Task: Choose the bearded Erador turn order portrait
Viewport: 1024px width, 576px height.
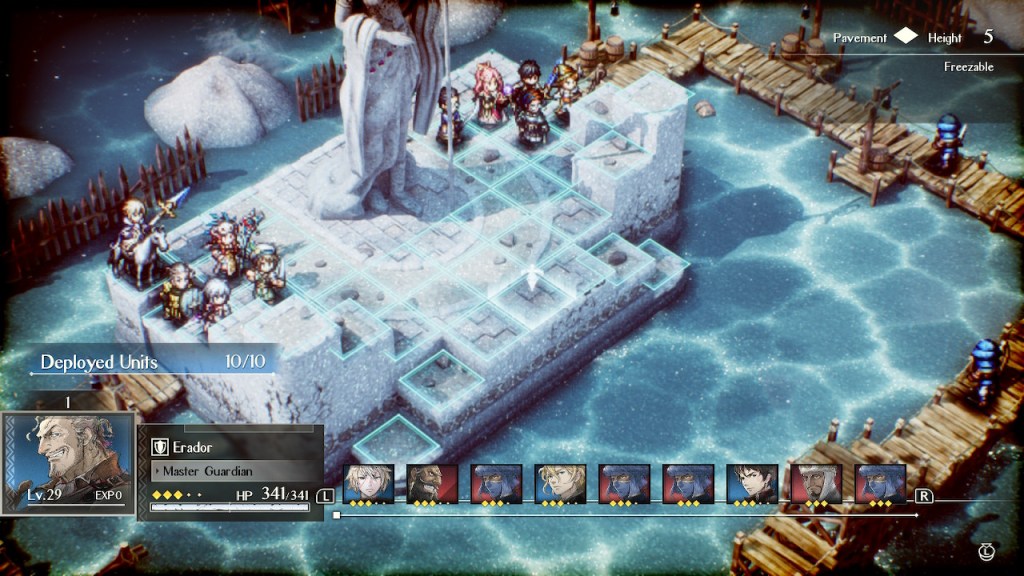Action: point(432,484)
